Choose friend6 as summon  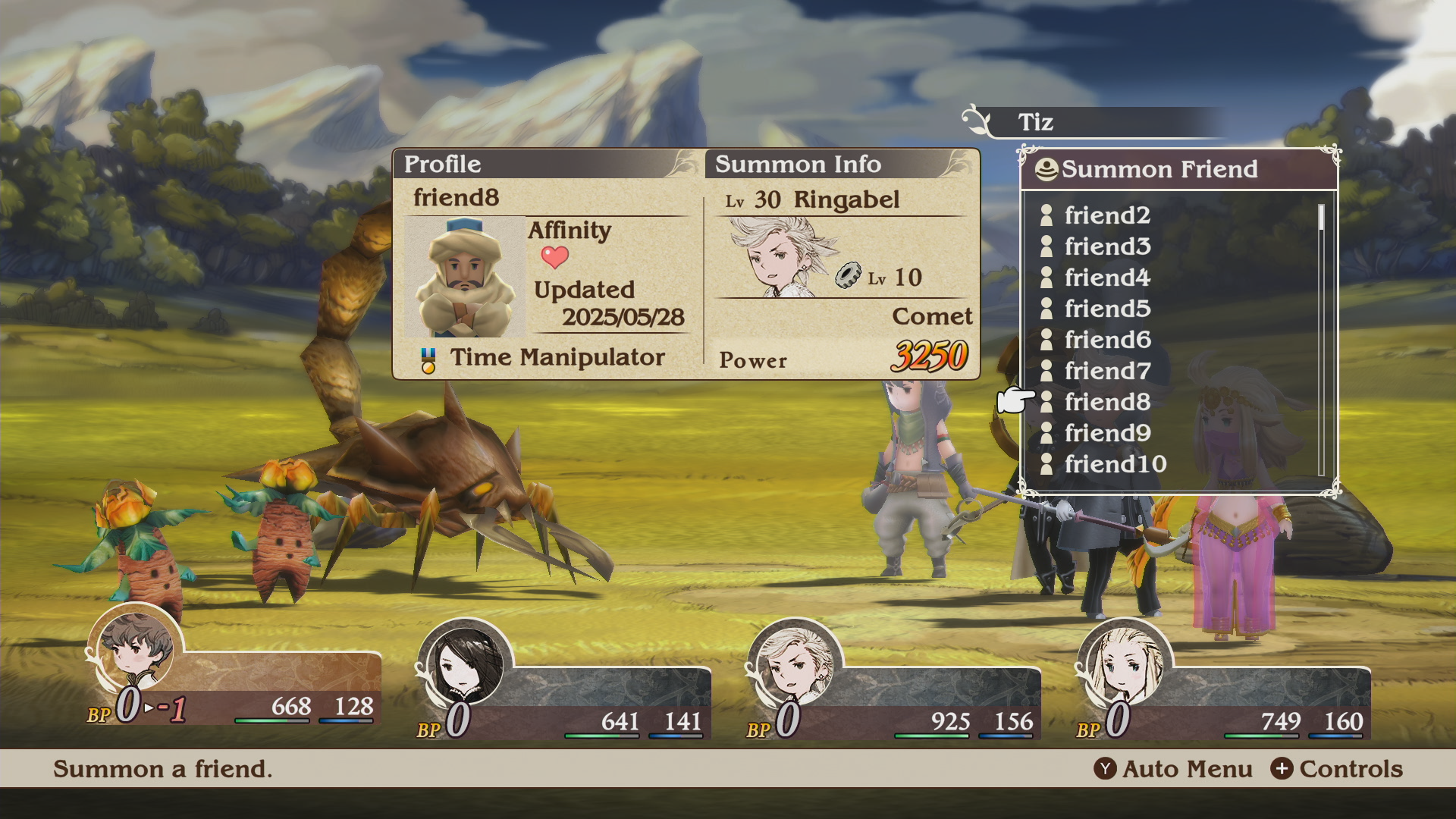1106,340
